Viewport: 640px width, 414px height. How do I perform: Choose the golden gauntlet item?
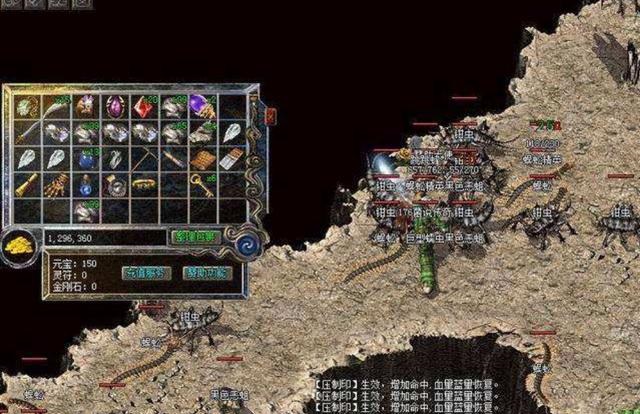click(x=56, y=185)
